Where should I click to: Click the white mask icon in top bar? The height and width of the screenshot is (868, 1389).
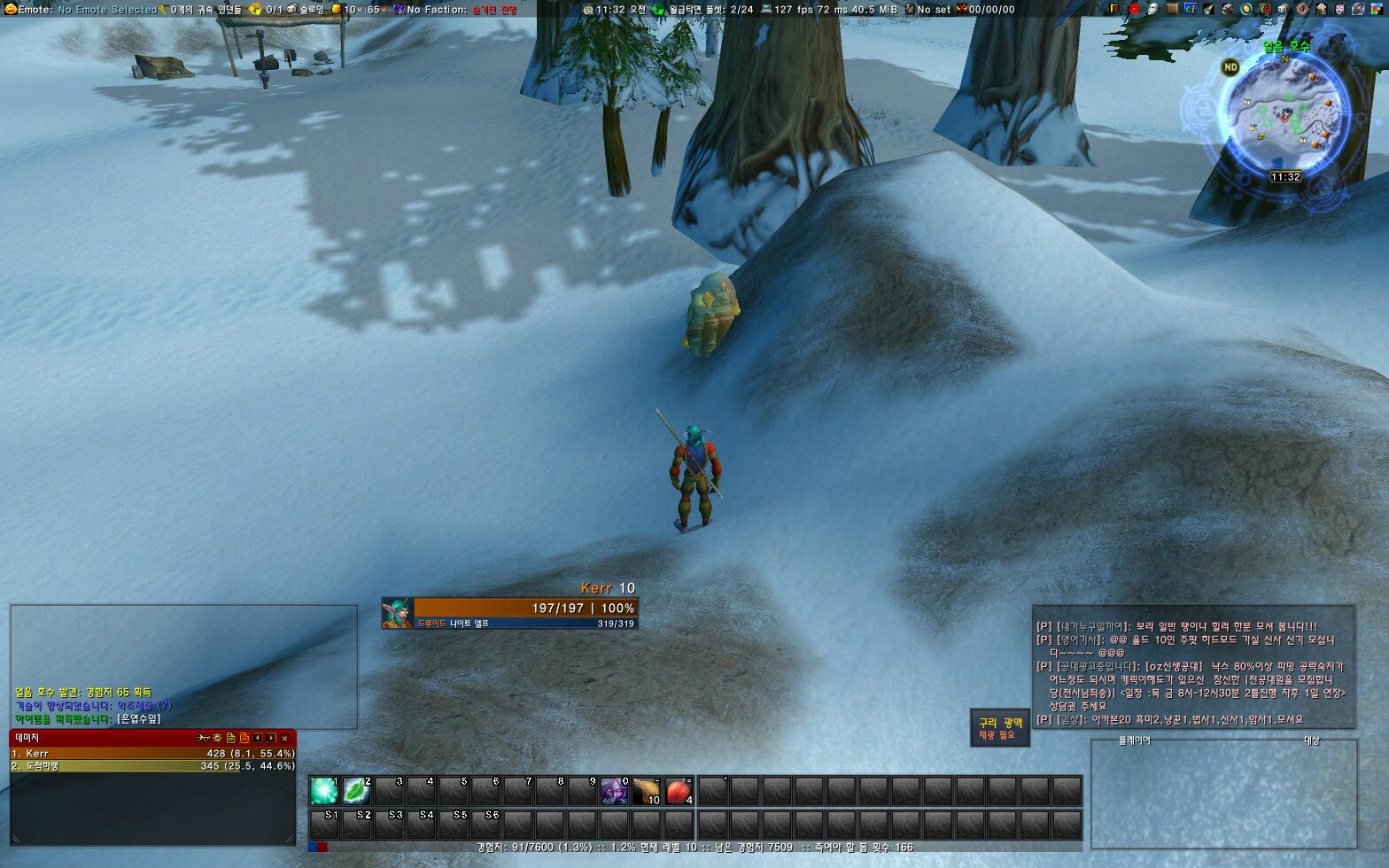click(x=1152, y=9)
